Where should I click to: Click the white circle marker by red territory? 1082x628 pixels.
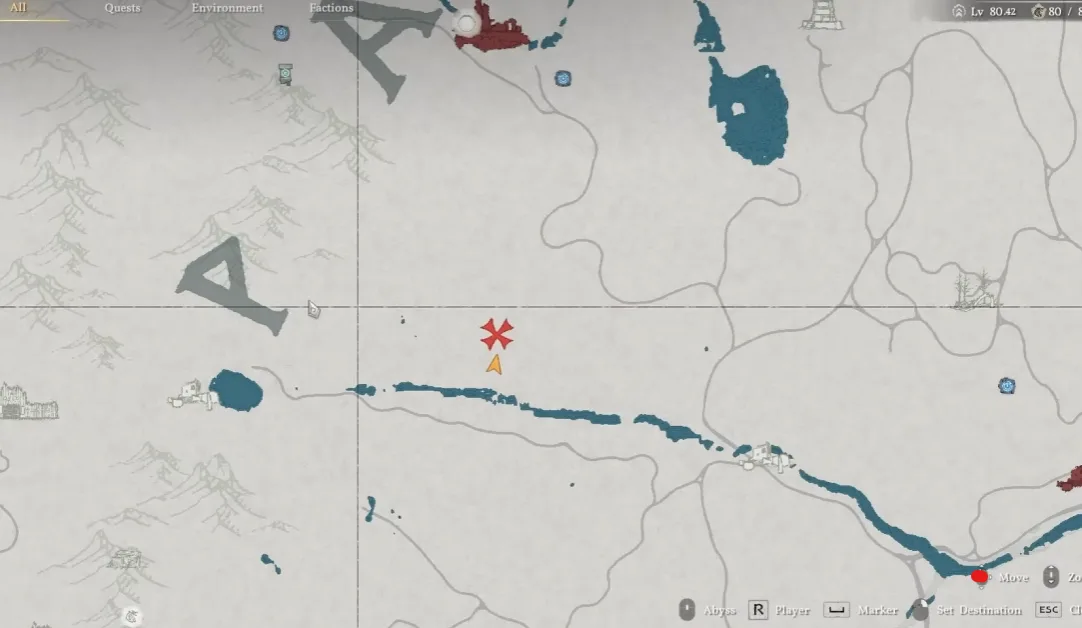pyautogui.click(x=466, y=24)
